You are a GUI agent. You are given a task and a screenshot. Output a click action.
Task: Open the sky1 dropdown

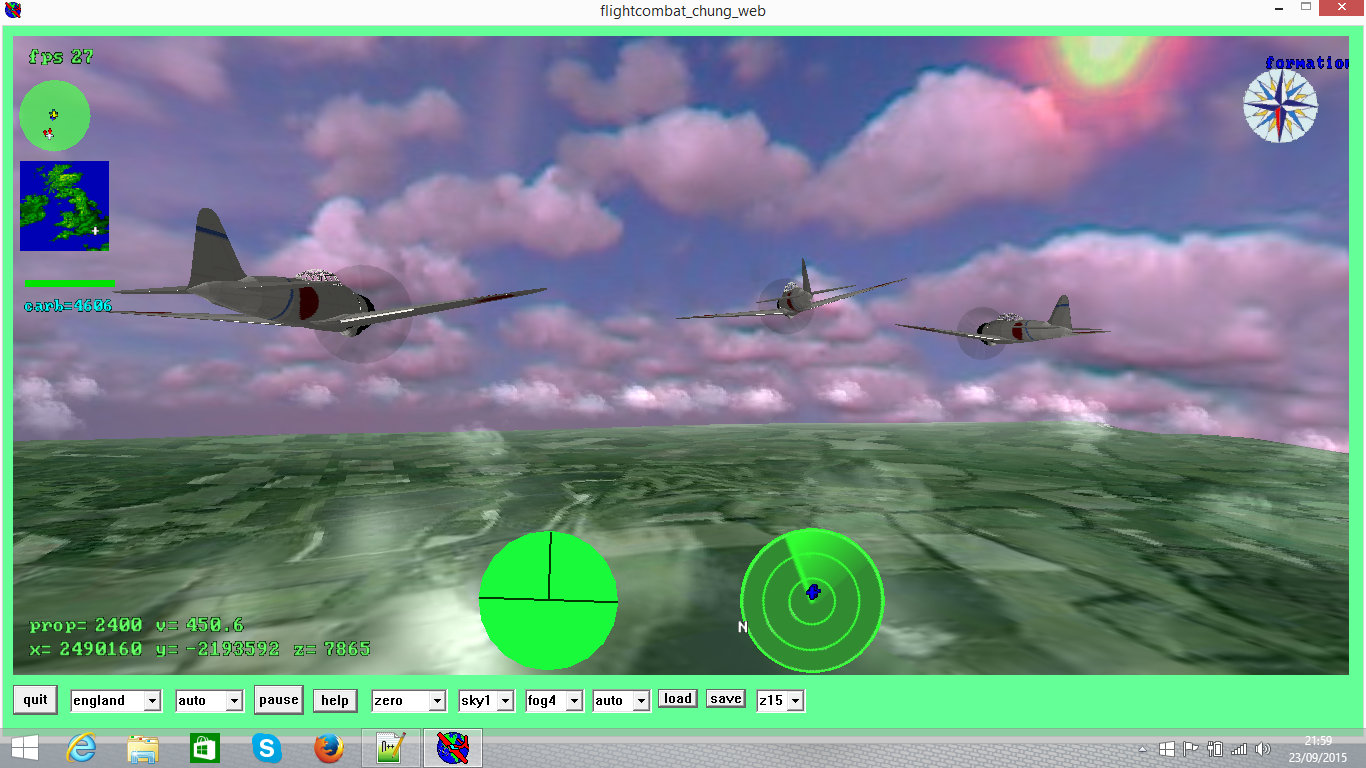(486, 701)
